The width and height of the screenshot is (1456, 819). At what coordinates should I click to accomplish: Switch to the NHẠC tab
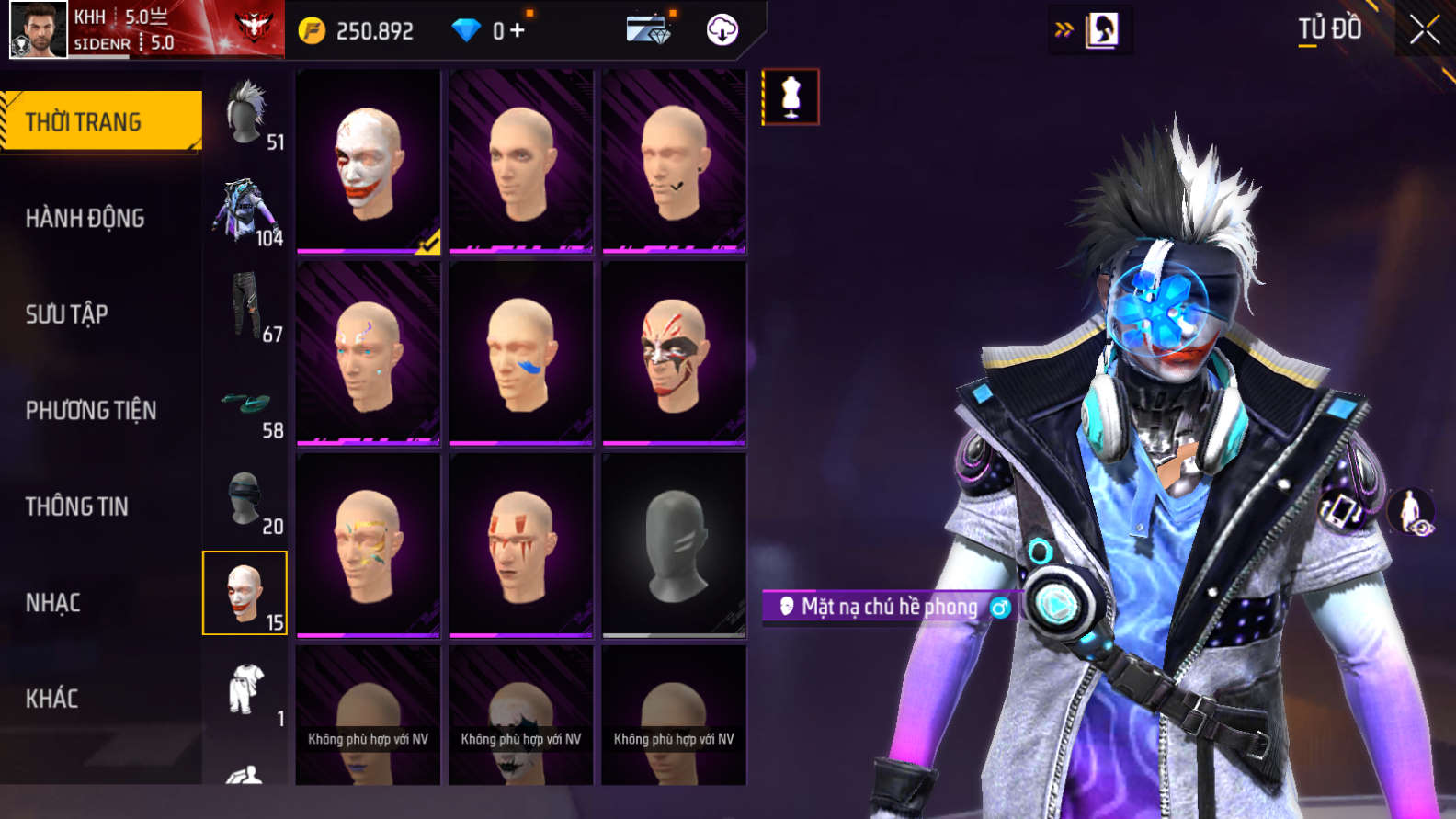(x=53, y=603)
